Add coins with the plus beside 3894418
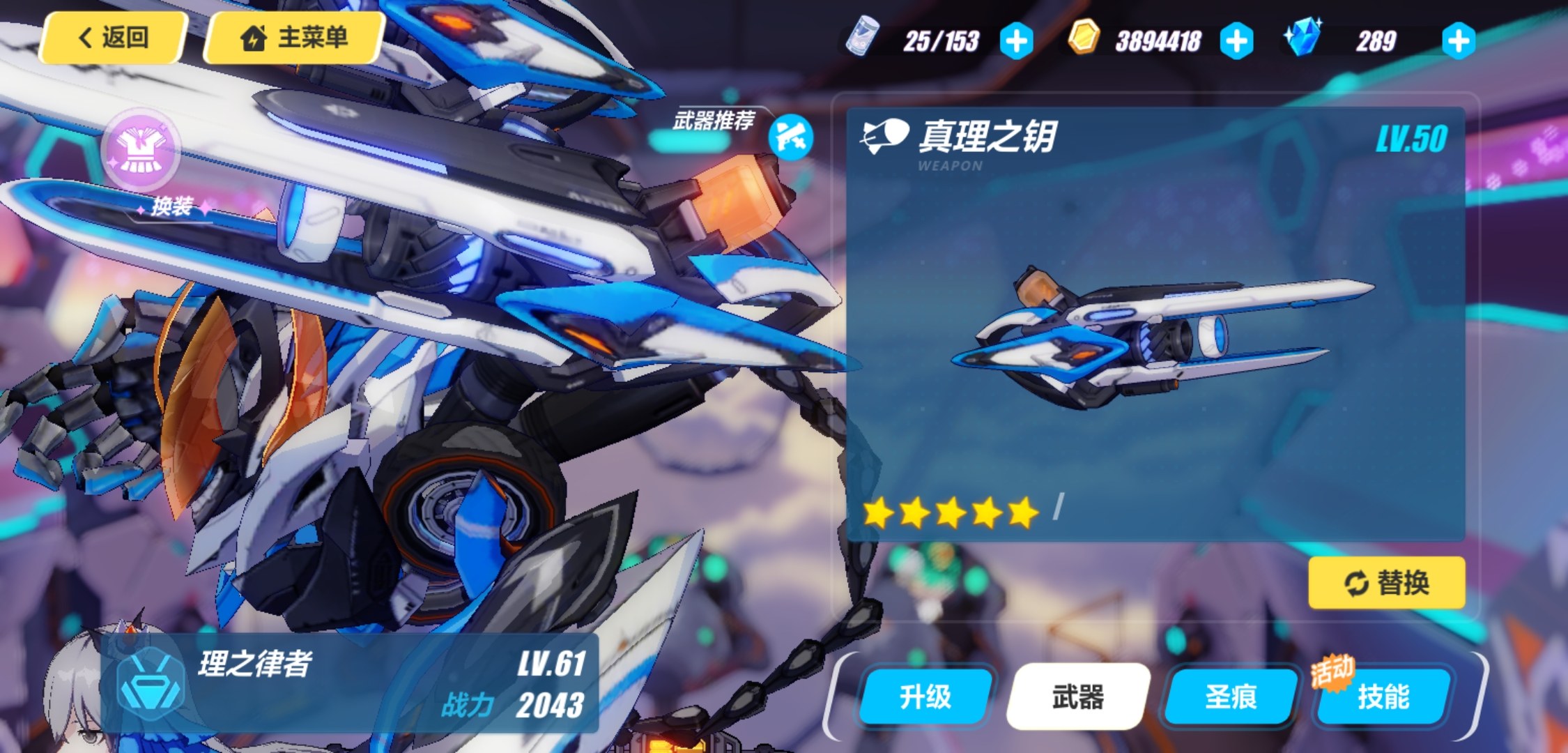Viewport: 1568px width, 753px height. [x=1236, y=41]
